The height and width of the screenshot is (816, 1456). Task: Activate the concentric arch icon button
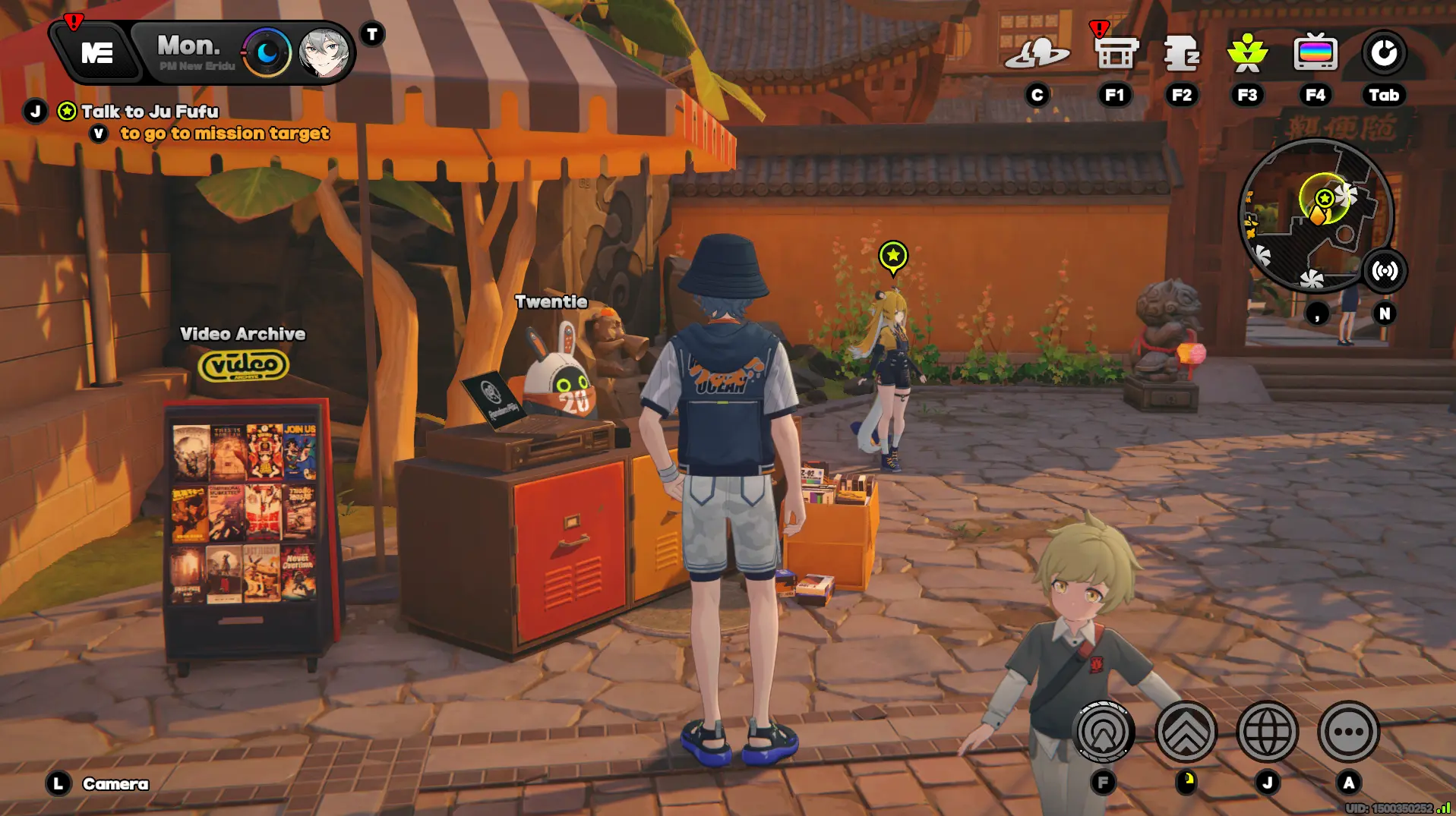1104,732
